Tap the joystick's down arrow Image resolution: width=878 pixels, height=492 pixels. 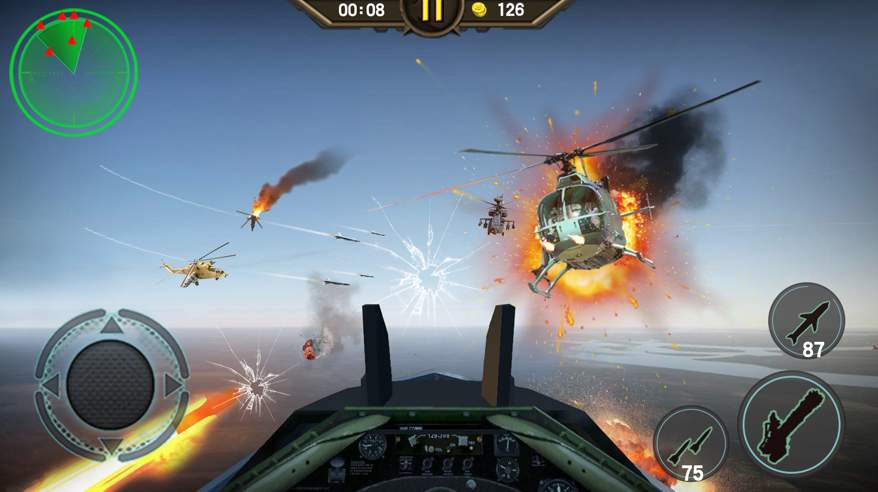(111, 444)
